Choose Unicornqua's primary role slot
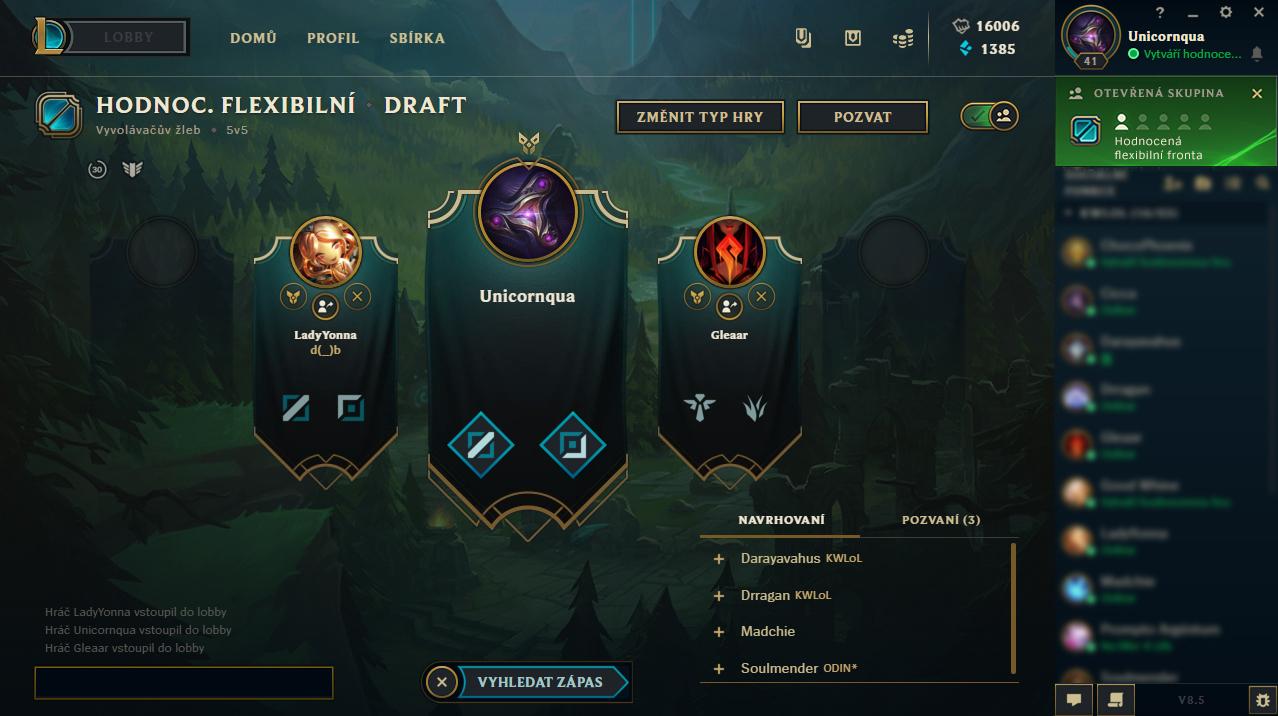 point(480,445)
